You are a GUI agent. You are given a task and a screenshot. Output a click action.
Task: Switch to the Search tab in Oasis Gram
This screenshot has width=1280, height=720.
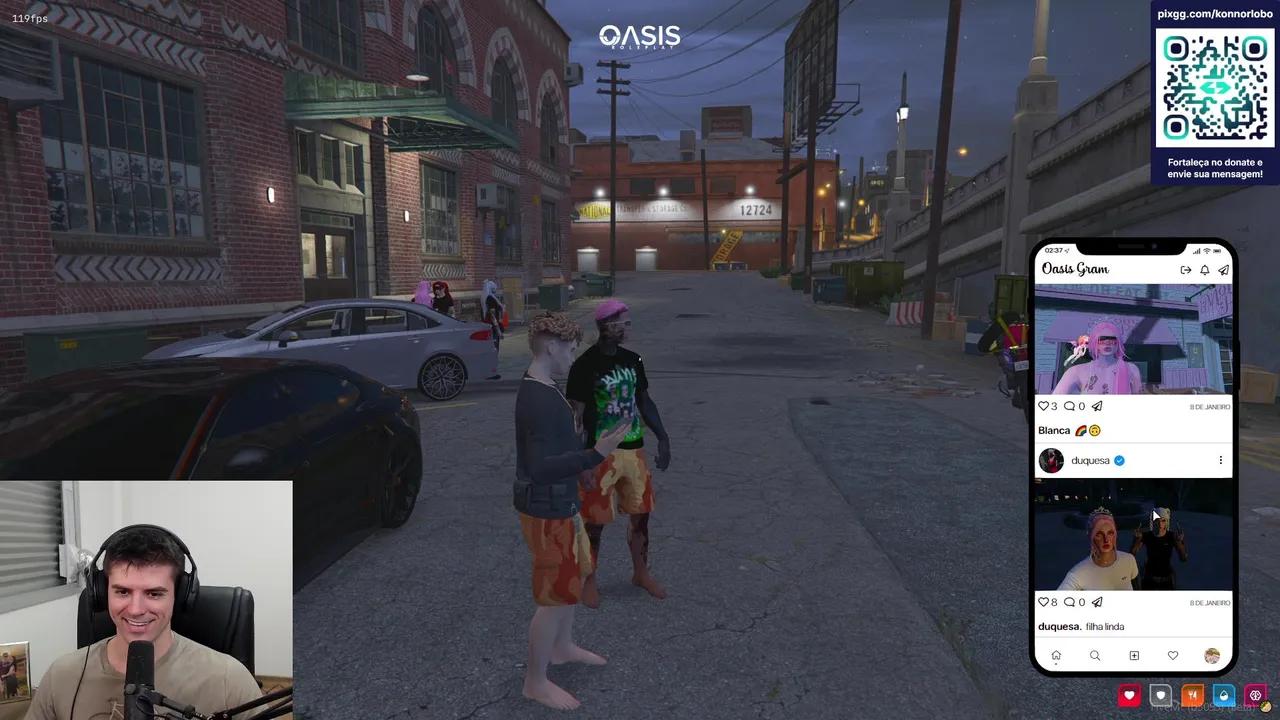(x=1095, y=656)
